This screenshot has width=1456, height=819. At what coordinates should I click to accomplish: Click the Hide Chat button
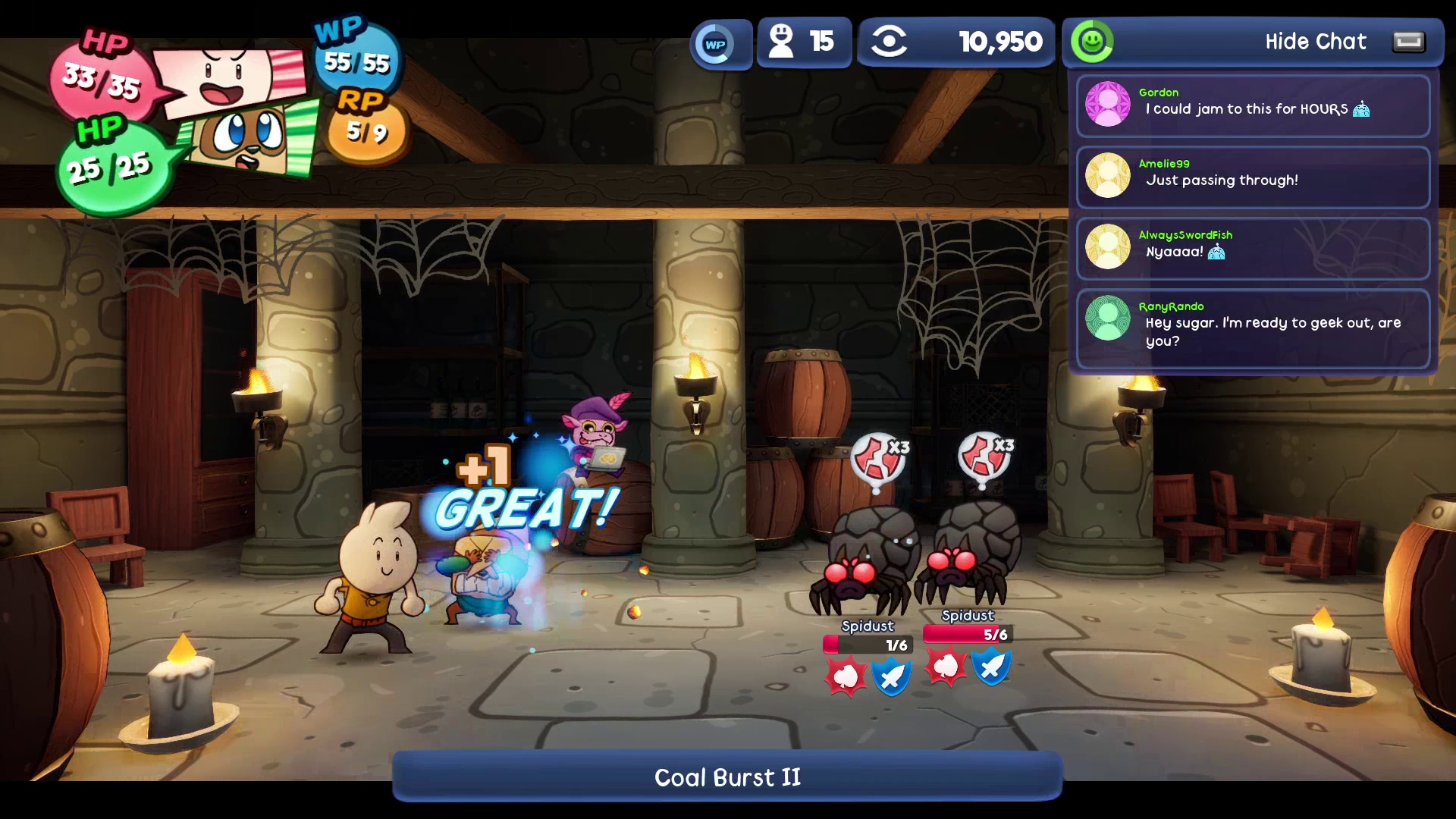[1315, 42]
